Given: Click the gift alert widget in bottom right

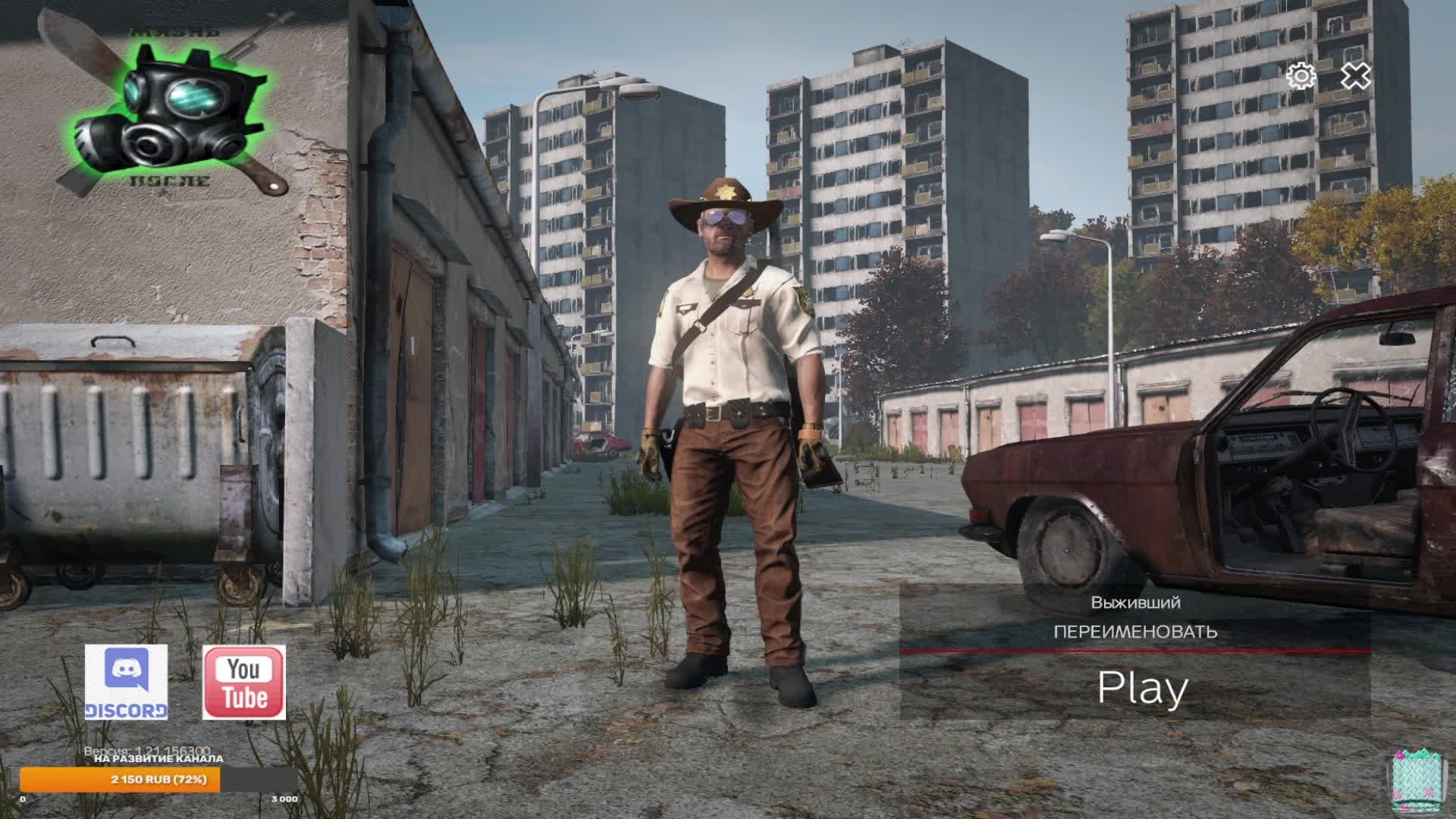Looking at the screenshot, I should tap(1419, 775).
